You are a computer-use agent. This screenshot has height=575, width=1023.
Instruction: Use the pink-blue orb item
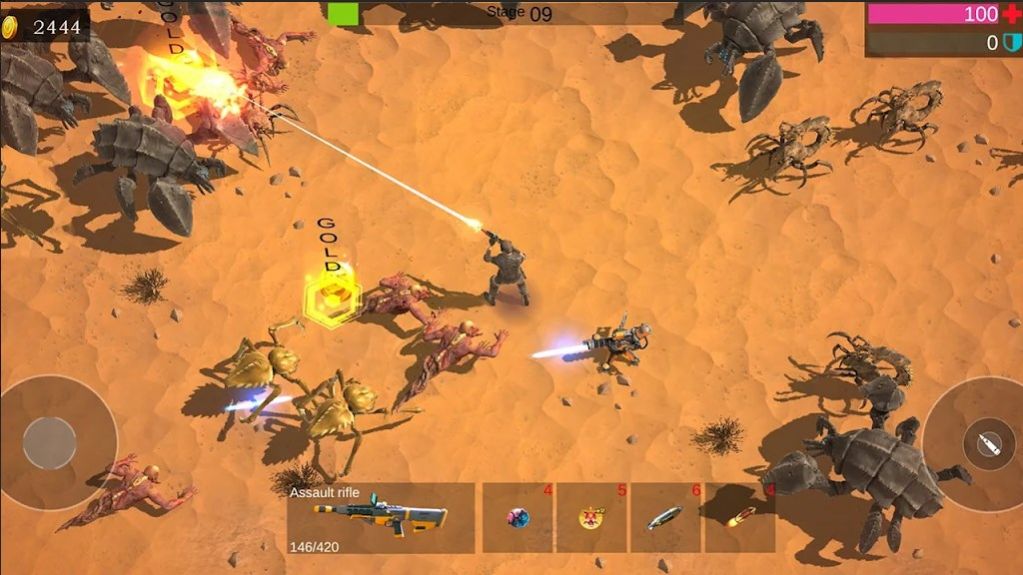pyautogui.click(x=518, y=517)
